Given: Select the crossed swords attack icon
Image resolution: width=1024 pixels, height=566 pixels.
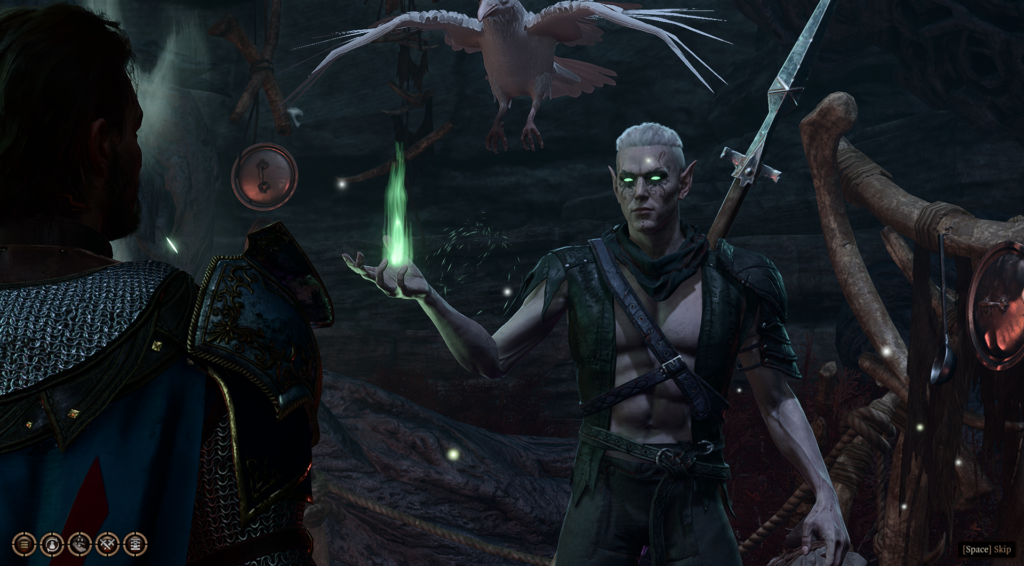Looking at the screenshot, I should tap(107, 544).
